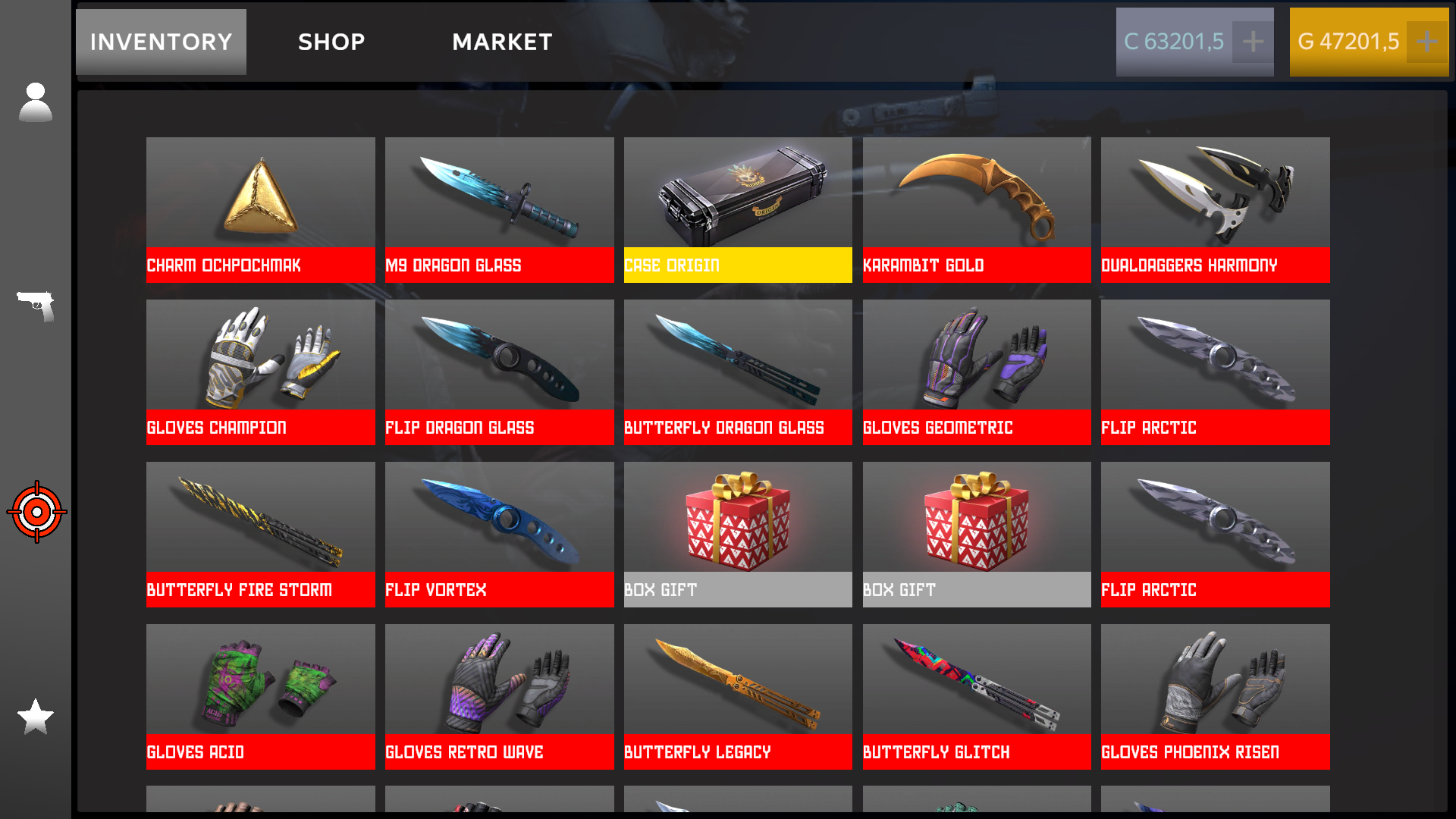Select the Inventory tab
This screenshot has height=819, width=1456.
pos(160,42)
